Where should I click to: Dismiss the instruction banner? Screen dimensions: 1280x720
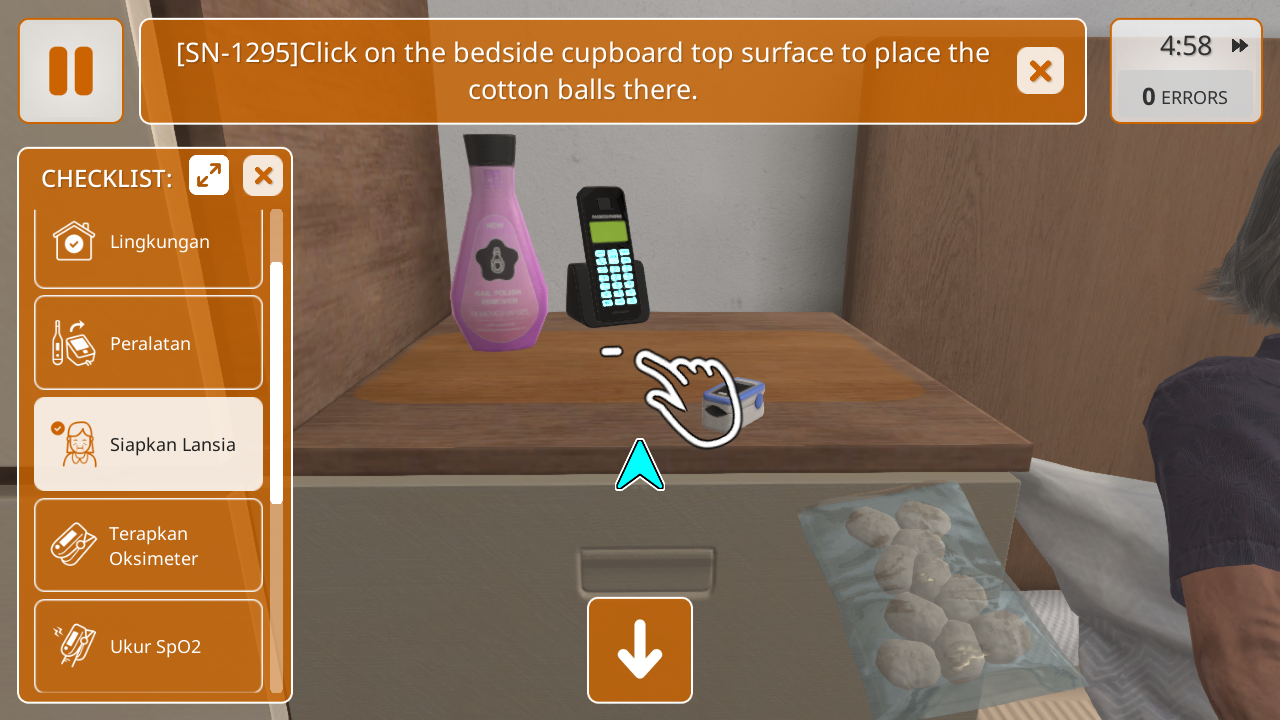[1040, 71]
